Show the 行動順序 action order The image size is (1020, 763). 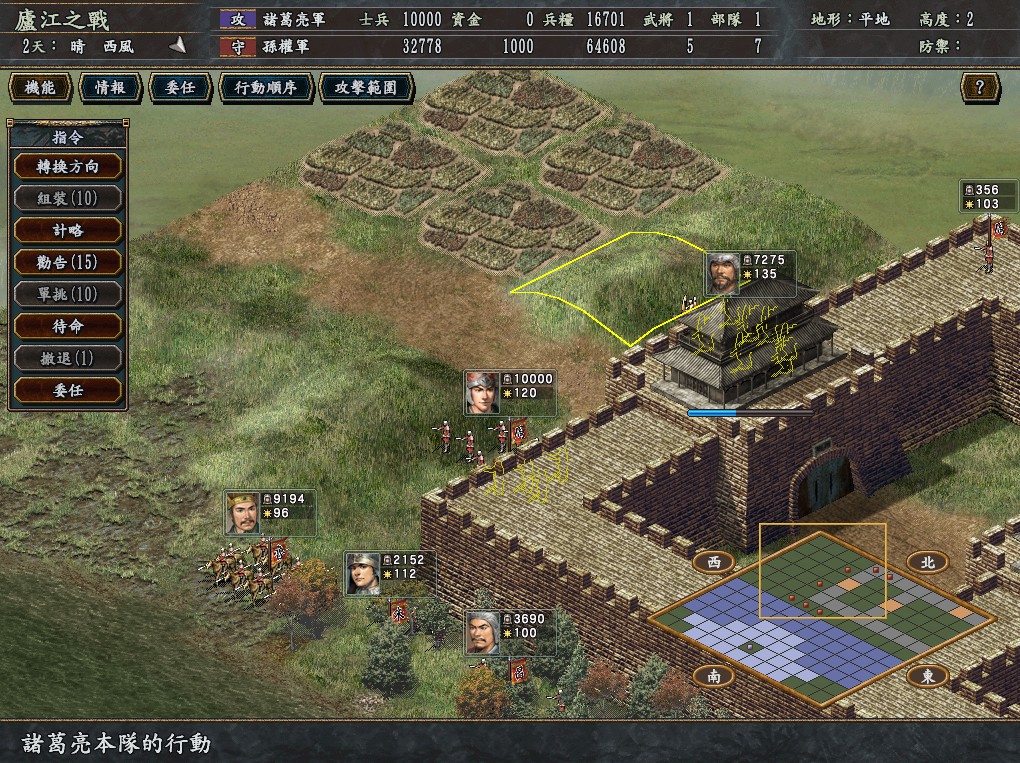pyautogui.click(x=265, y=88)
